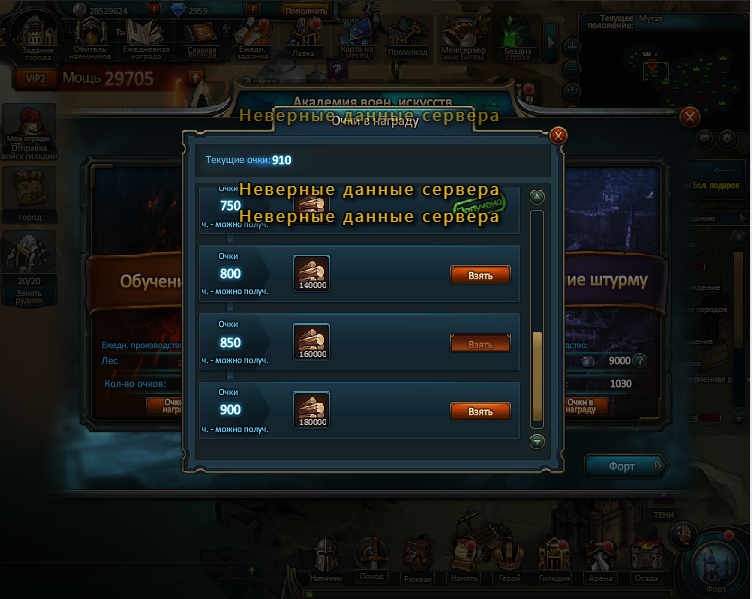Open the Герой hero screen
The height and width of the screenshot is (599, 752).
[509, 558]
